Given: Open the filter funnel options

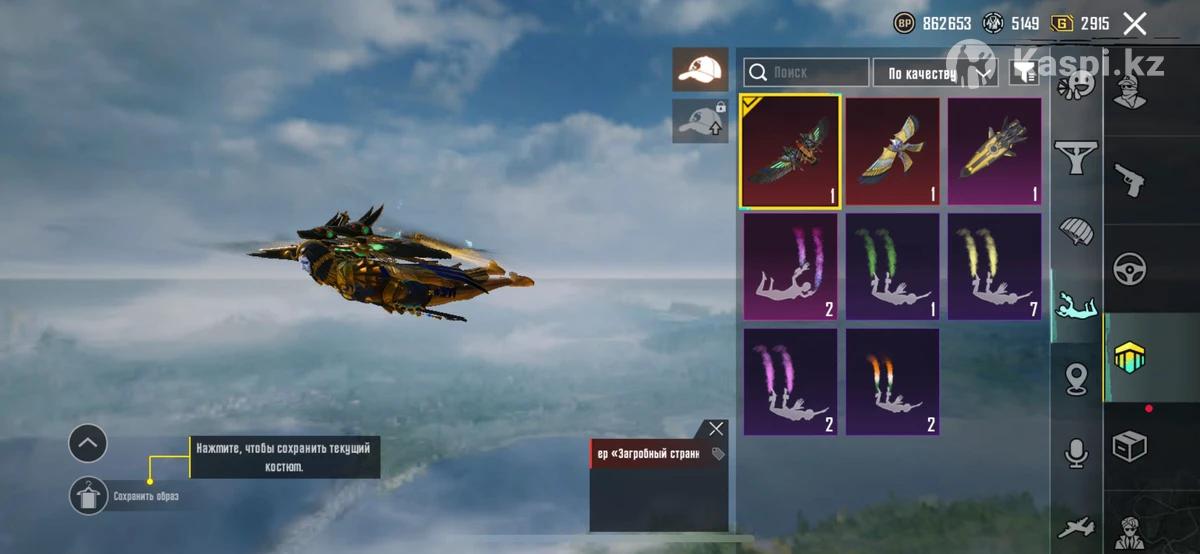Looking at the screenshot, I should 1024,71.
